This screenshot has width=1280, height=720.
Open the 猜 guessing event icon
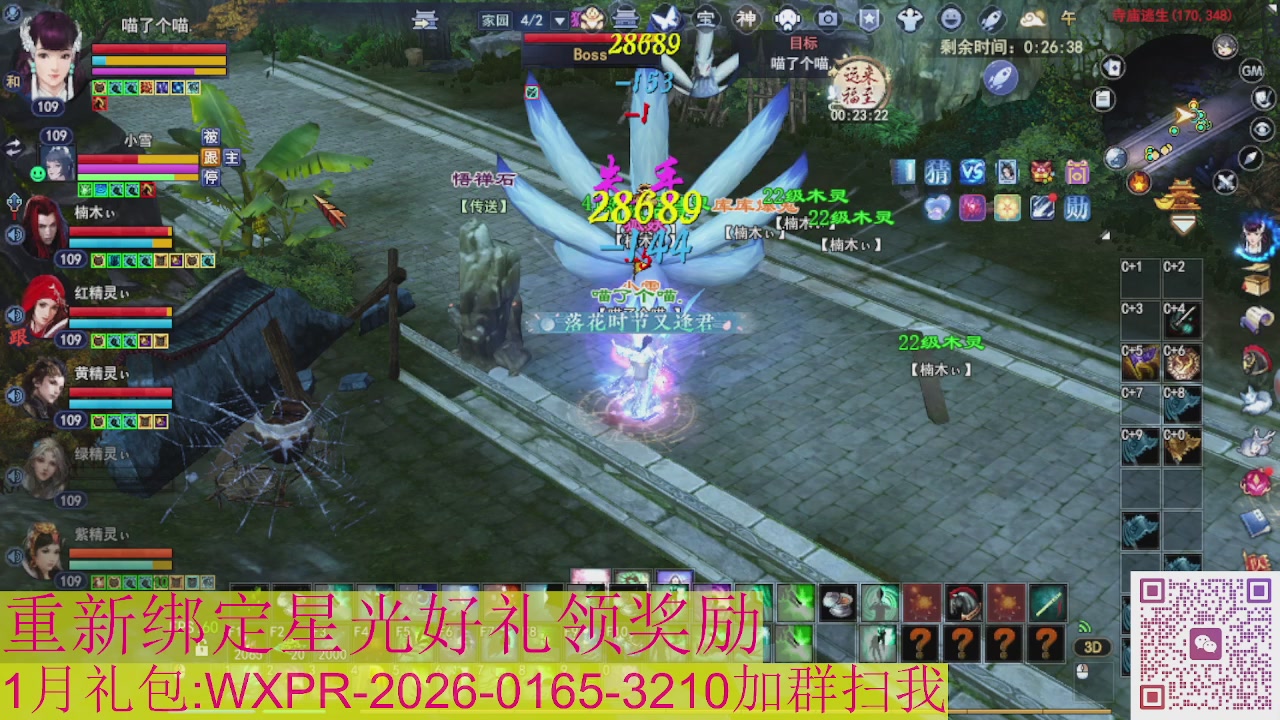(937, 172)
